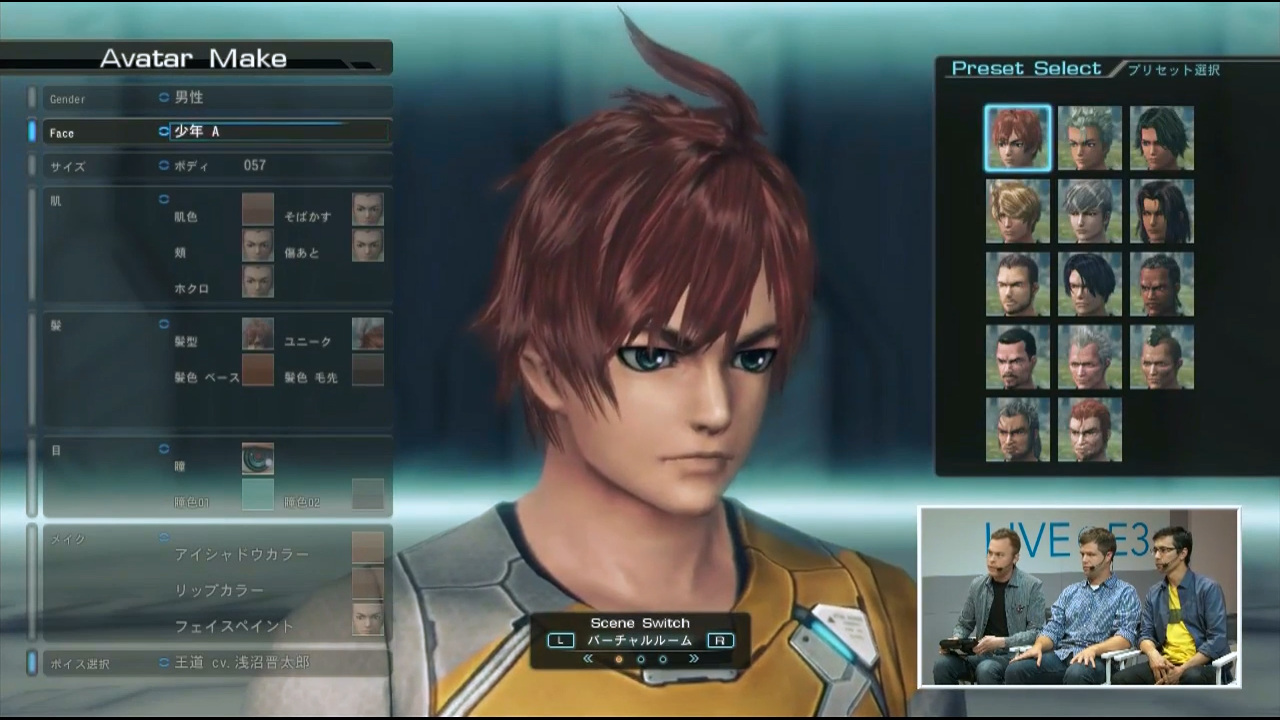Open the フェイスペイント face paint thumbnail
Screen dimensions: 1280x720
coord(368,619)
